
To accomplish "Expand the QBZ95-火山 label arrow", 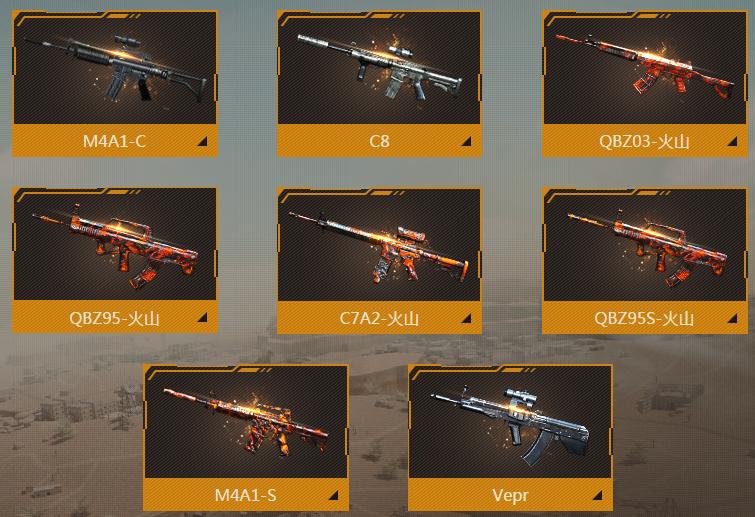I will click(202, 319).
